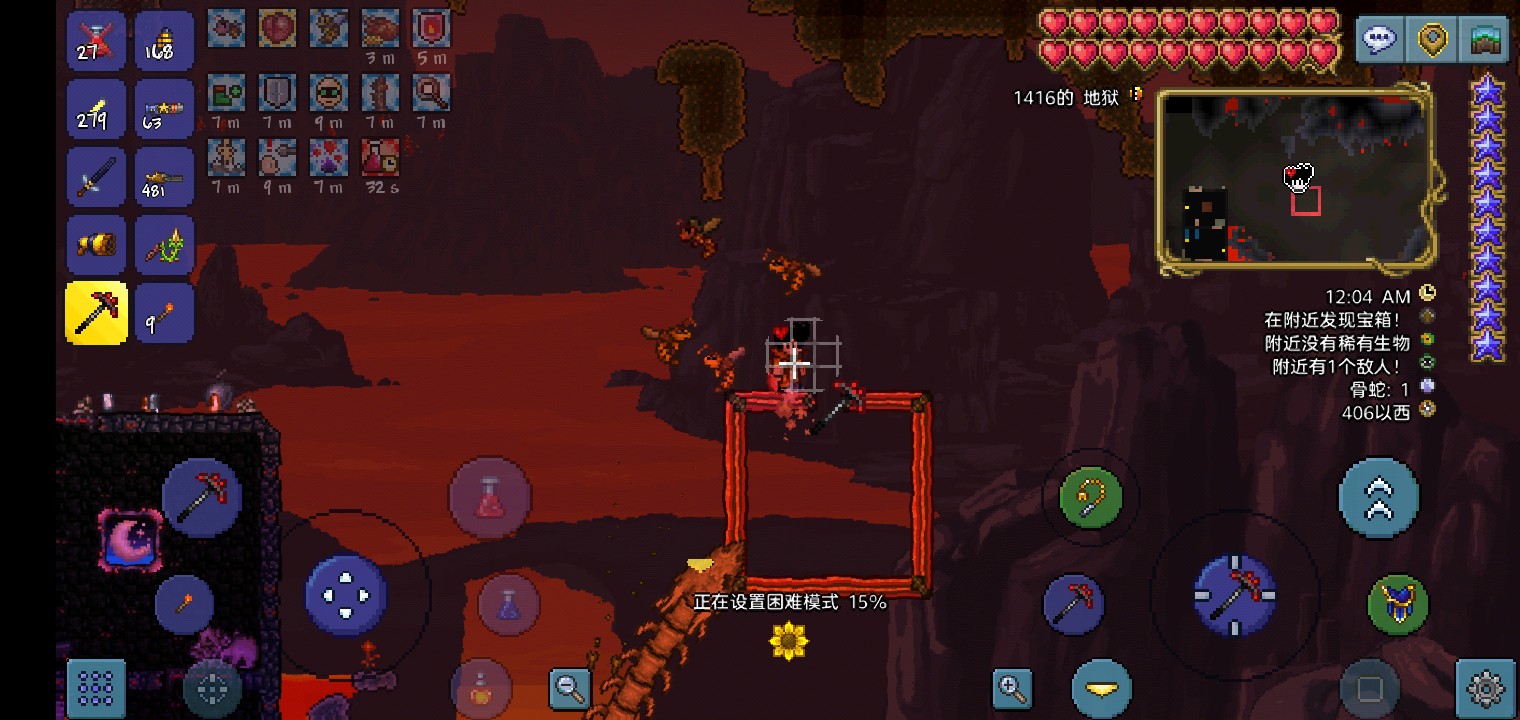Screen dimensions: 1520x720
Task: Select the green serpent staff slot
Action: 164,245
